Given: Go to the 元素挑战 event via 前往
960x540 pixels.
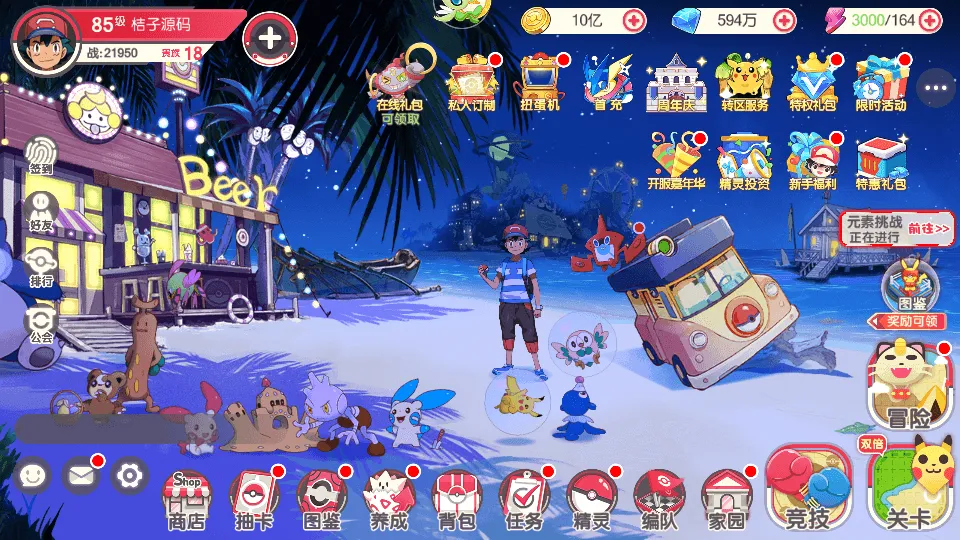Looking at the screenshot, I should pyautogui.click(x=929, y=229).
